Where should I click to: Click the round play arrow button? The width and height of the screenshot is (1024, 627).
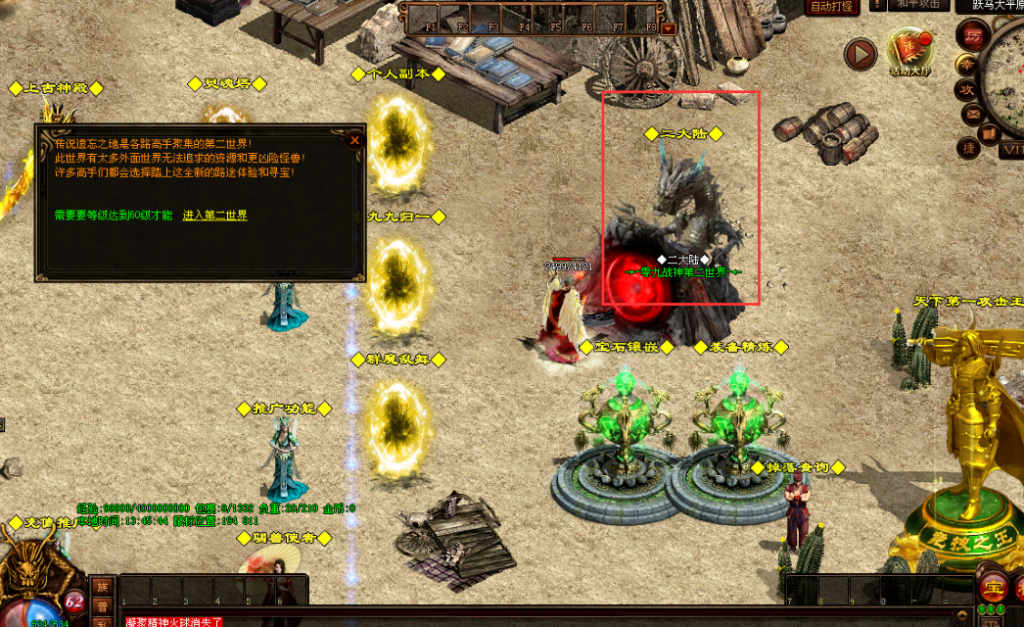pos(860,54)
